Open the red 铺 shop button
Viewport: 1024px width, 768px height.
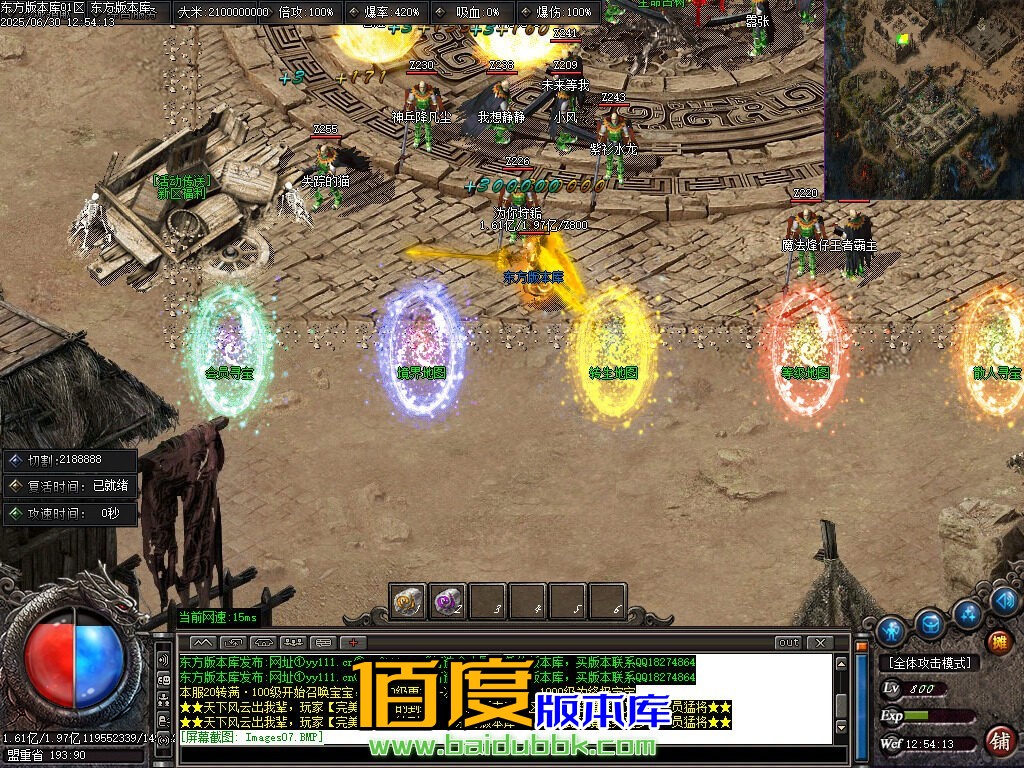click(x=998, y=741)
